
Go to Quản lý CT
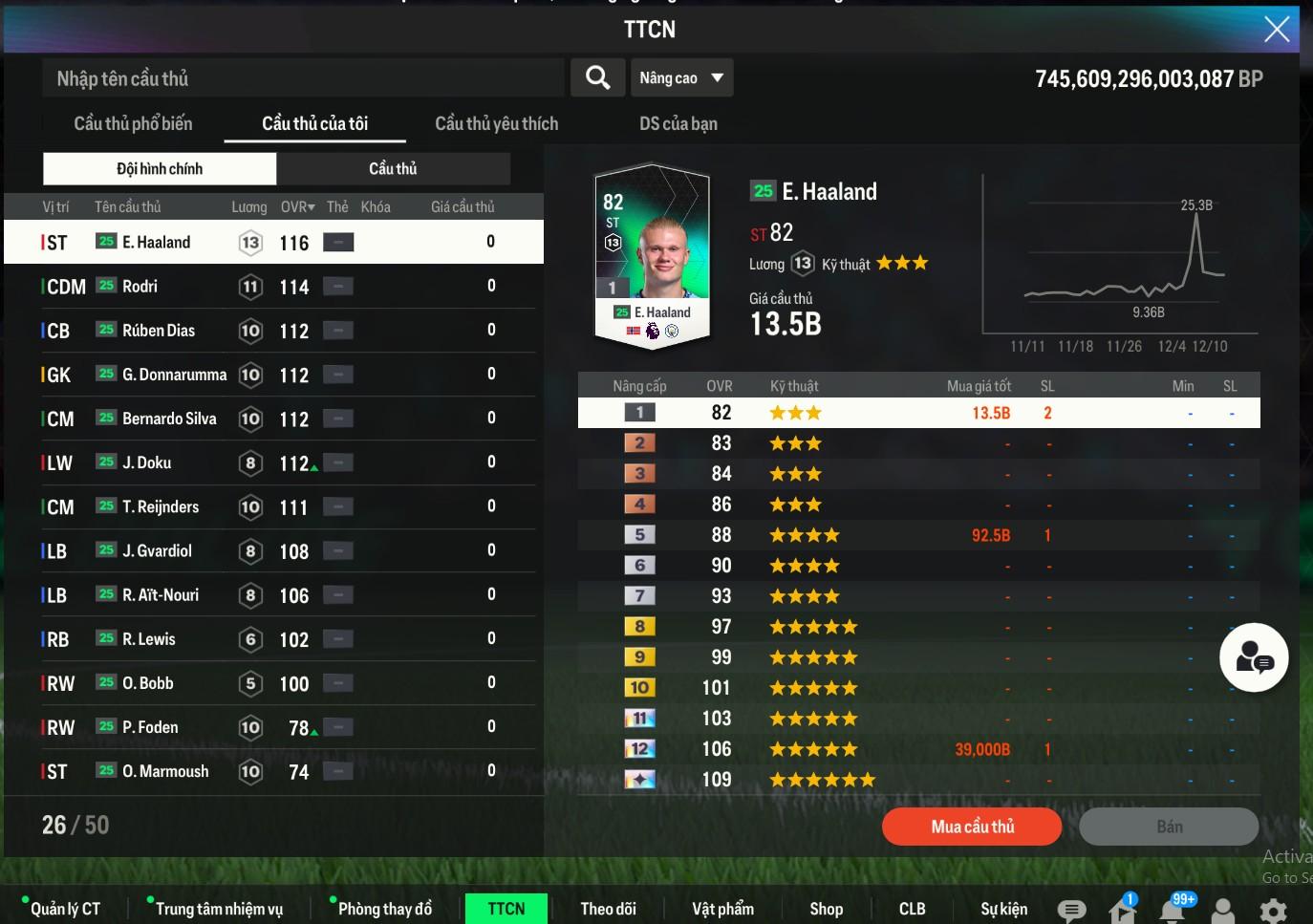[65, 909]
